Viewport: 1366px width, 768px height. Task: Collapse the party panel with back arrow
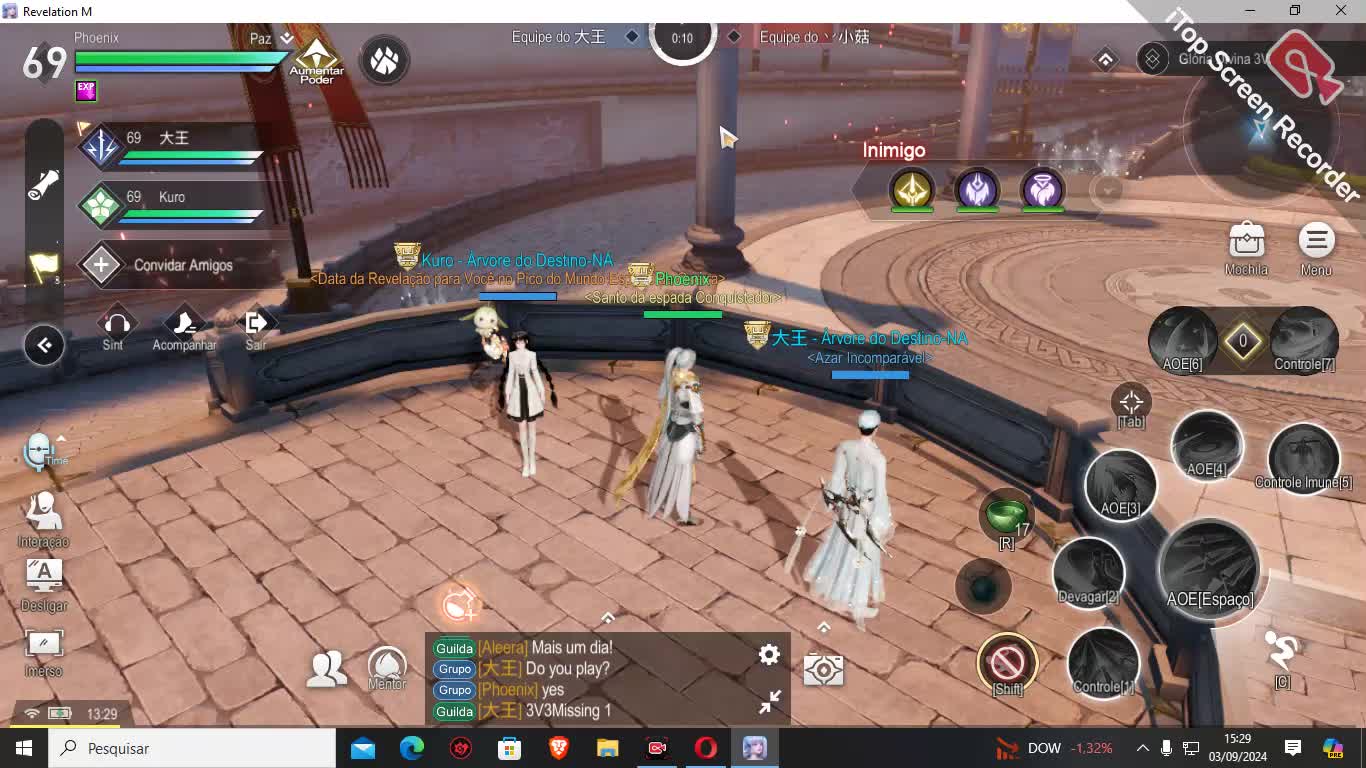(44, 344)
